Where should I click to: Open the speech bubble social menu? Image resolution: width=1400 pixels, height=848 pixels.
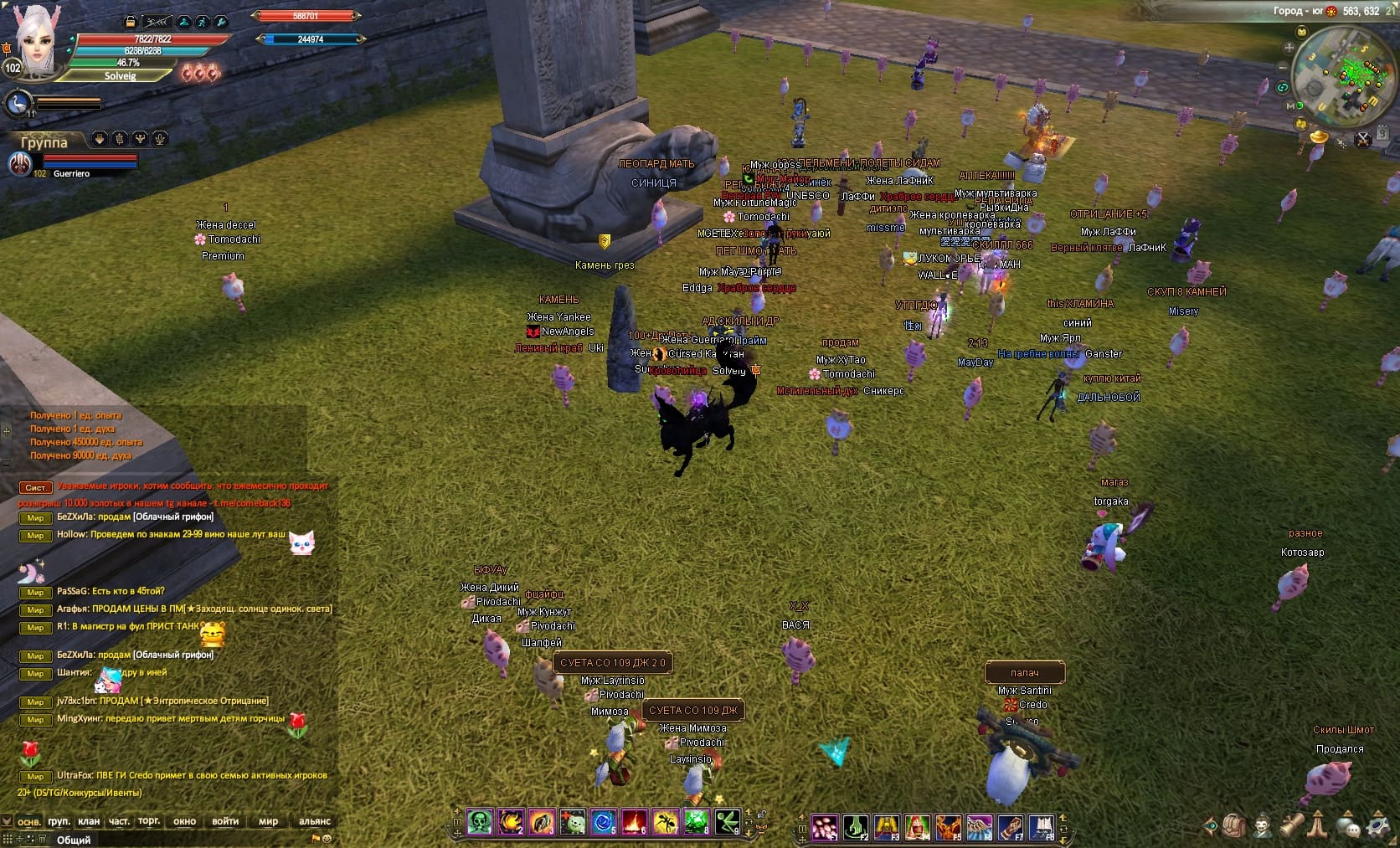1349,827
